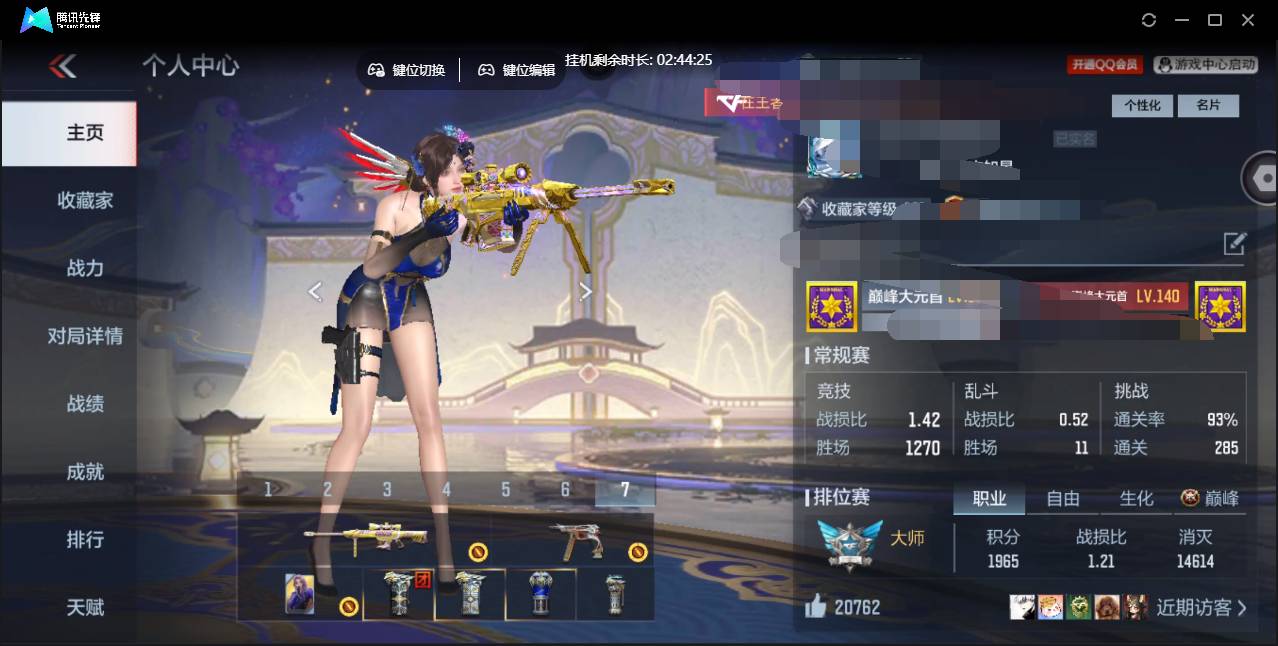The height and width of the screenshot is (646, 1278).
Task: Give a like with thumbs-up icon
Action: (816, 606)
